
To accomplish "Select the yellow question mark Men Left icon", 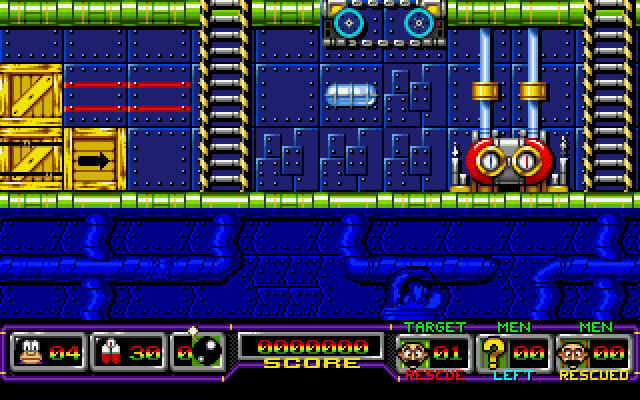I will click(x=494, y=353).
